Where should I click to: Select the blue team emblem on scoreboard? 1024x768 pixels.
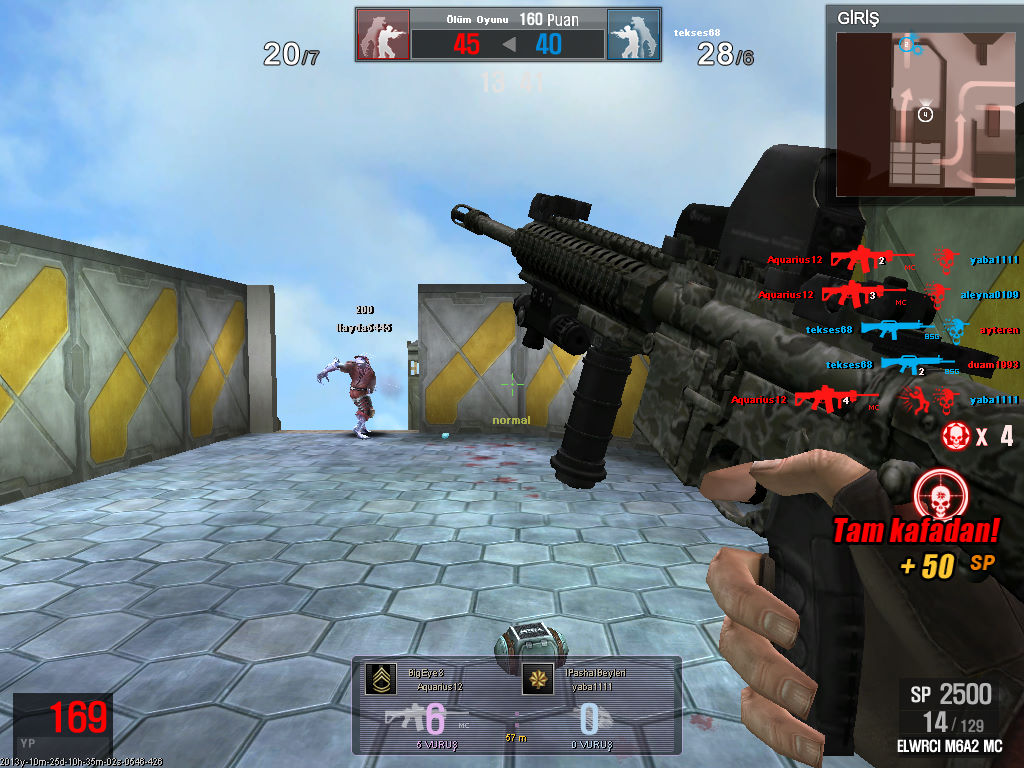[633, 35]
